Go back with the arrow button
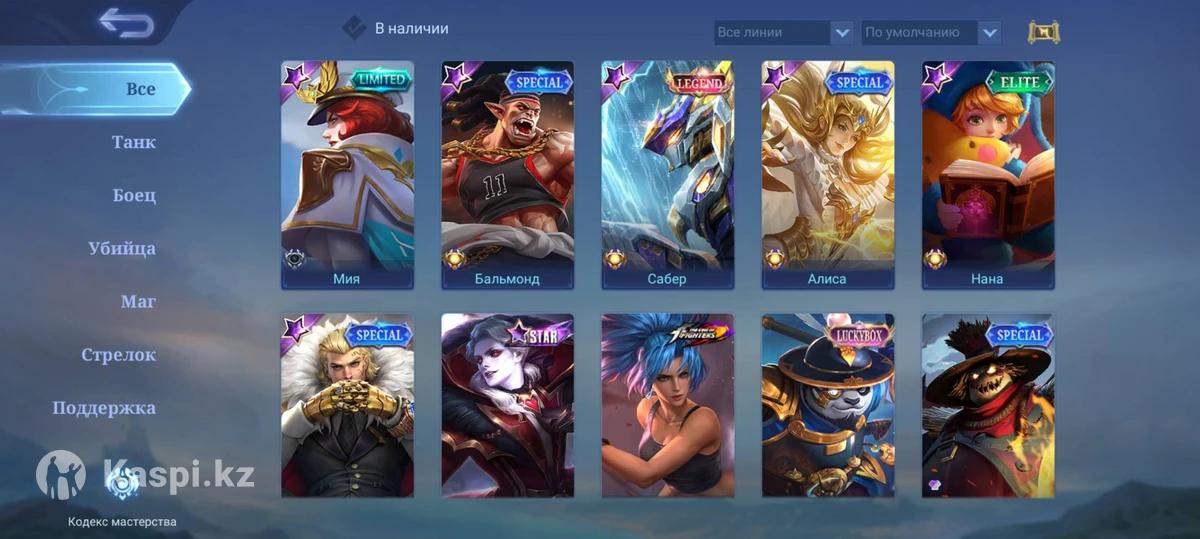 126,23
